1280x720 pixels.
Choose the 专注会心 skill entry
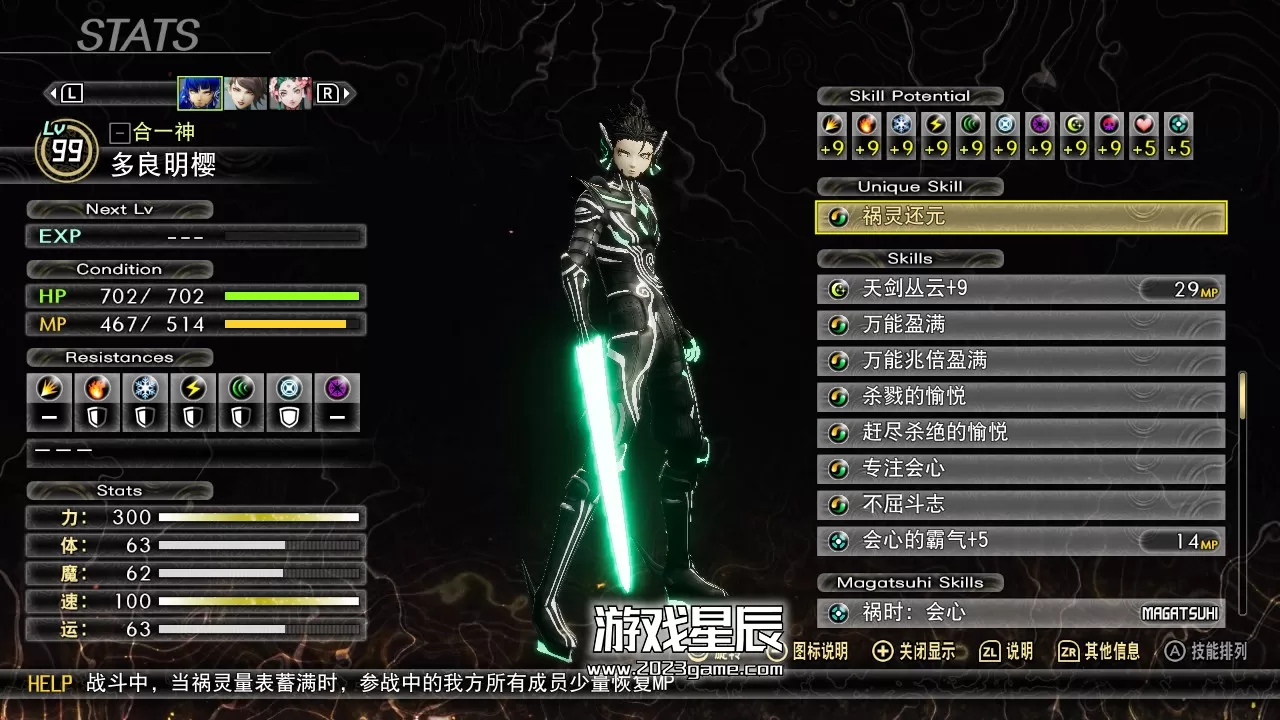1020,469
